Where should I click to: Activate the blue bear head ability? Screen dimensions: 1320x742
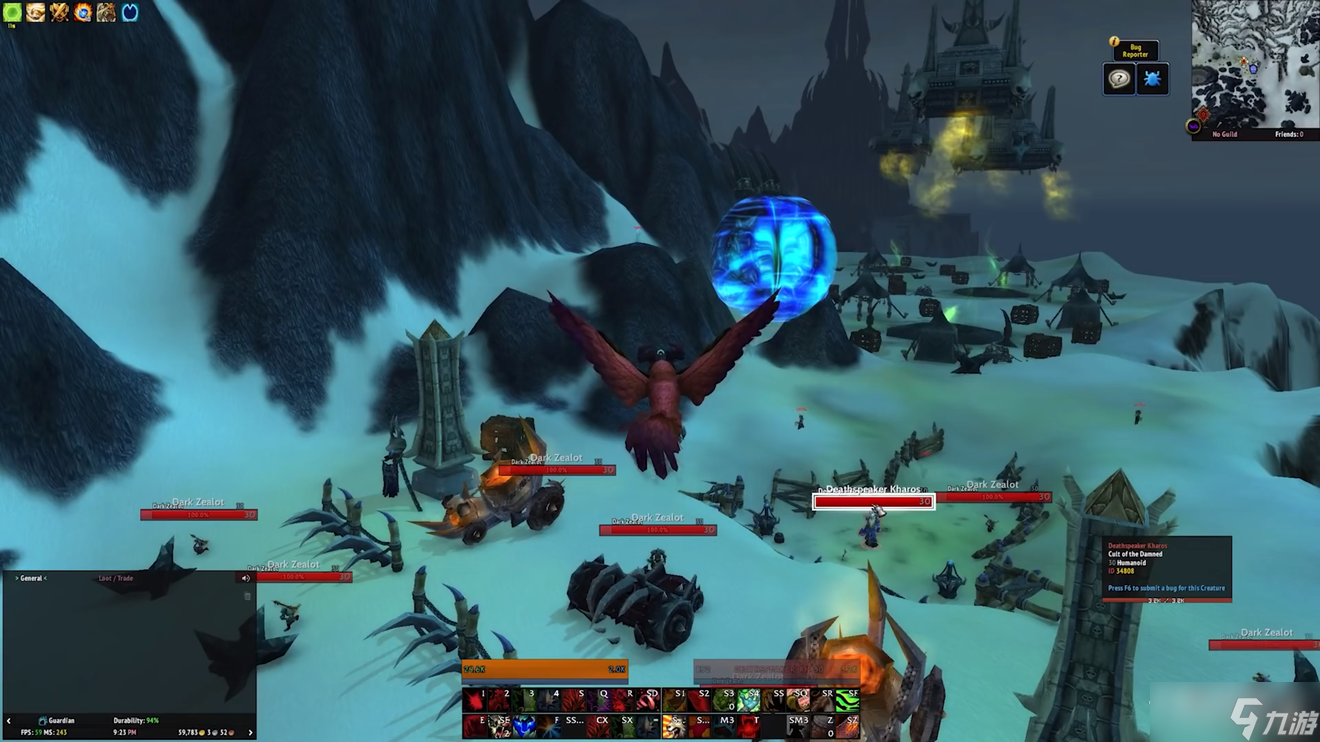point(523,726)
